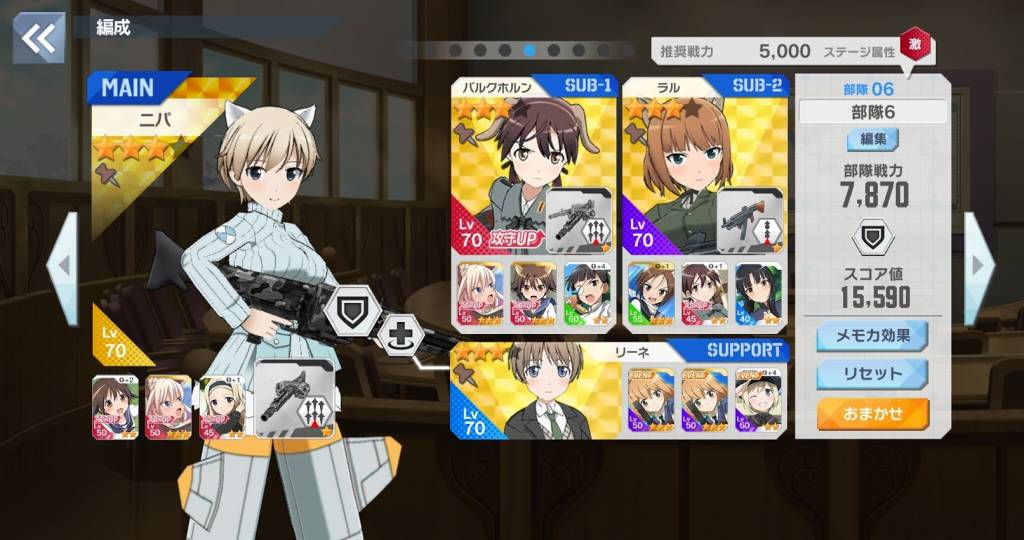Reset the formation with リセット
The height and width of the screenshot is (540, 1024).
(x=871, y=375)
